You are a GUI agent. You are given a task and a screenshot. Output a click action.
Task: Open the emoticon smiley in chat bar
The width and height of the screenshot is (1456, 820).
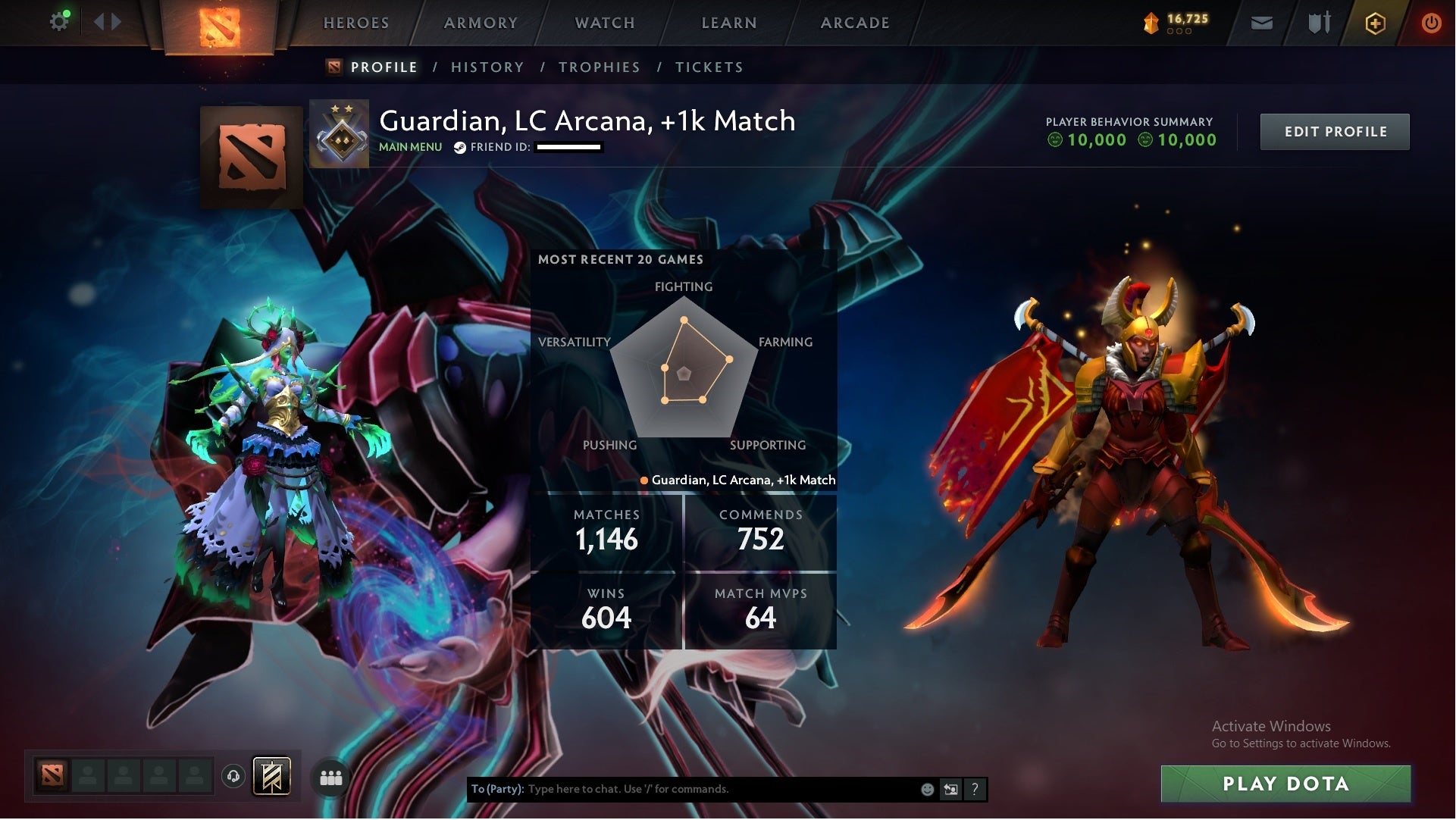click(x=926, y=789)
